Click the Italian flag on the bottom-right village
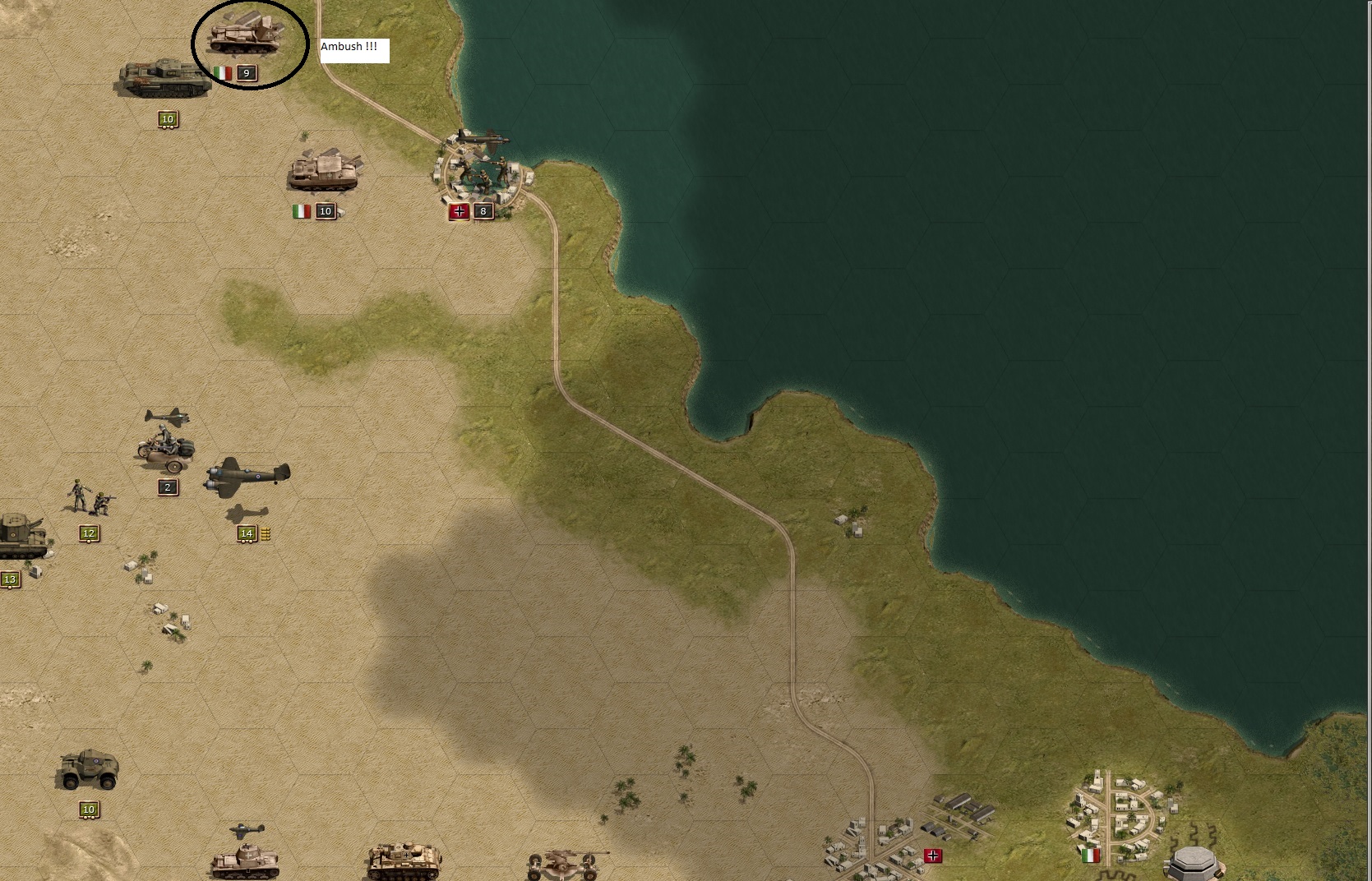 (1089, 855)
